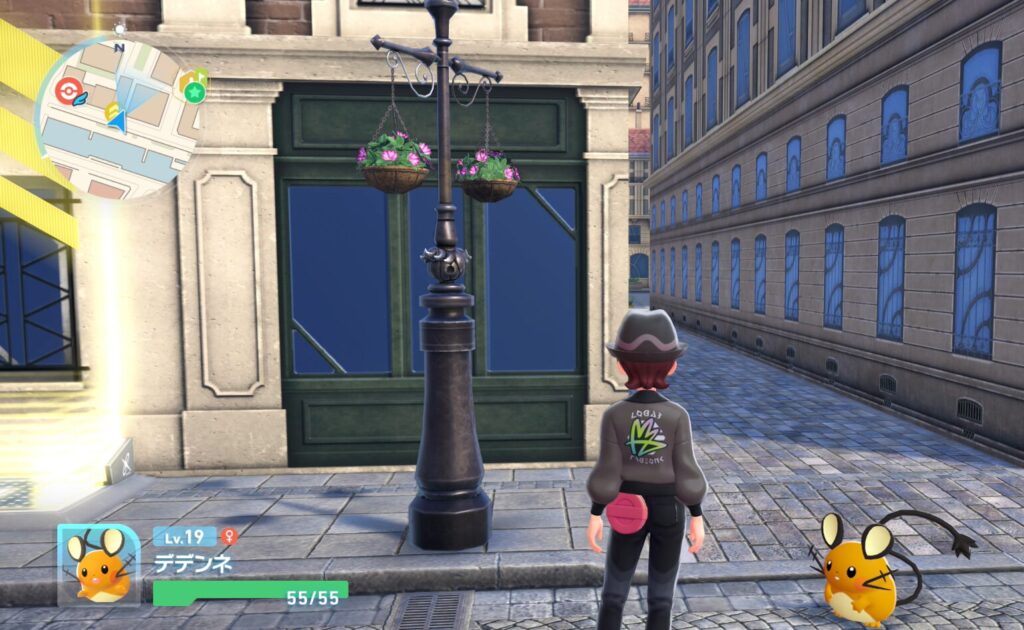Viewport: 1024px width, 630px height.
Task: Open the circular city minimap
Action: 118,118
